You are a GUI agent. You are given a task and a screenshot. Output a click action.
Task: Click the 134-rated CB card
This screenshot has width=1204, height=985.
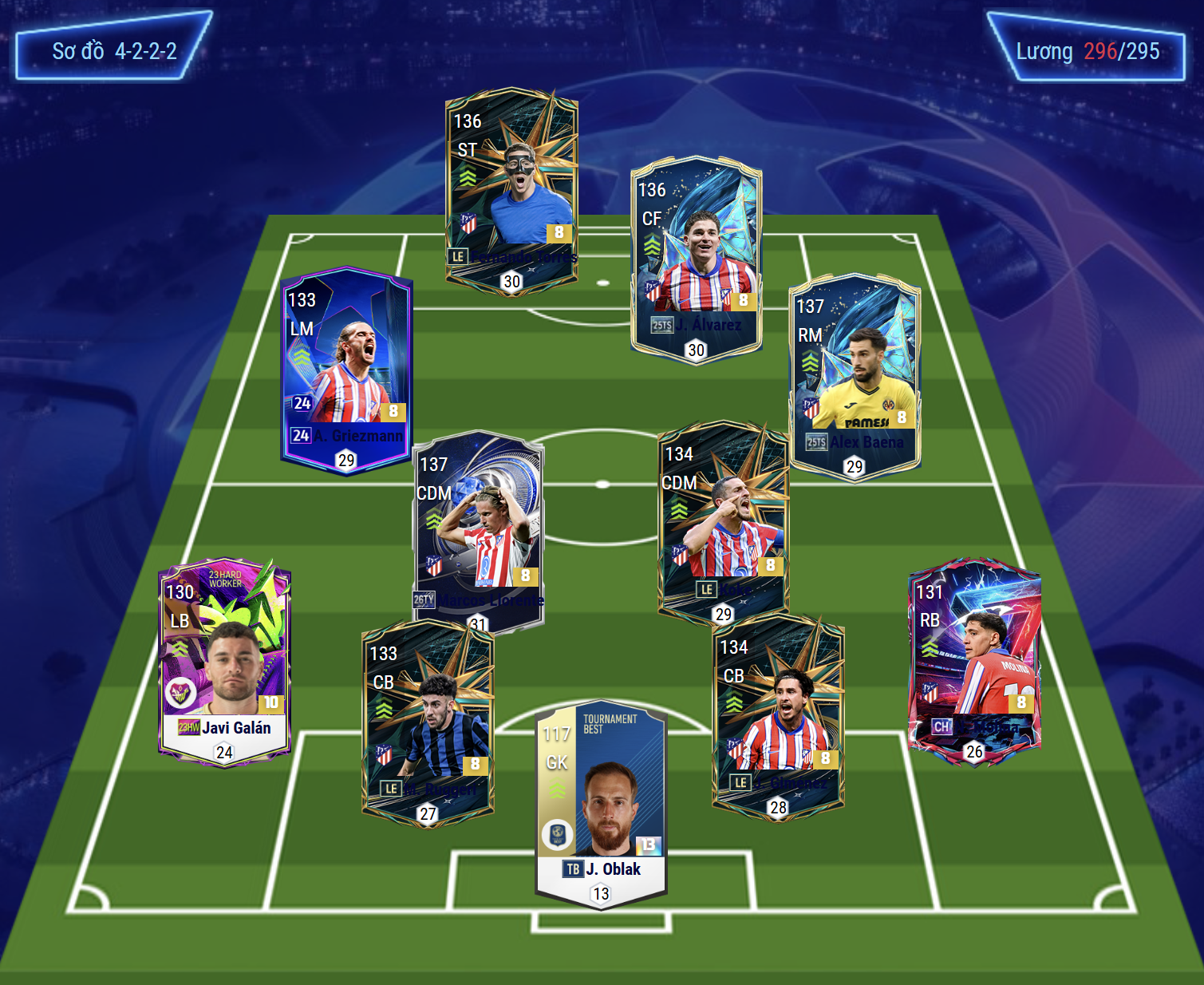pyautogui.click(x=778, y=715)
